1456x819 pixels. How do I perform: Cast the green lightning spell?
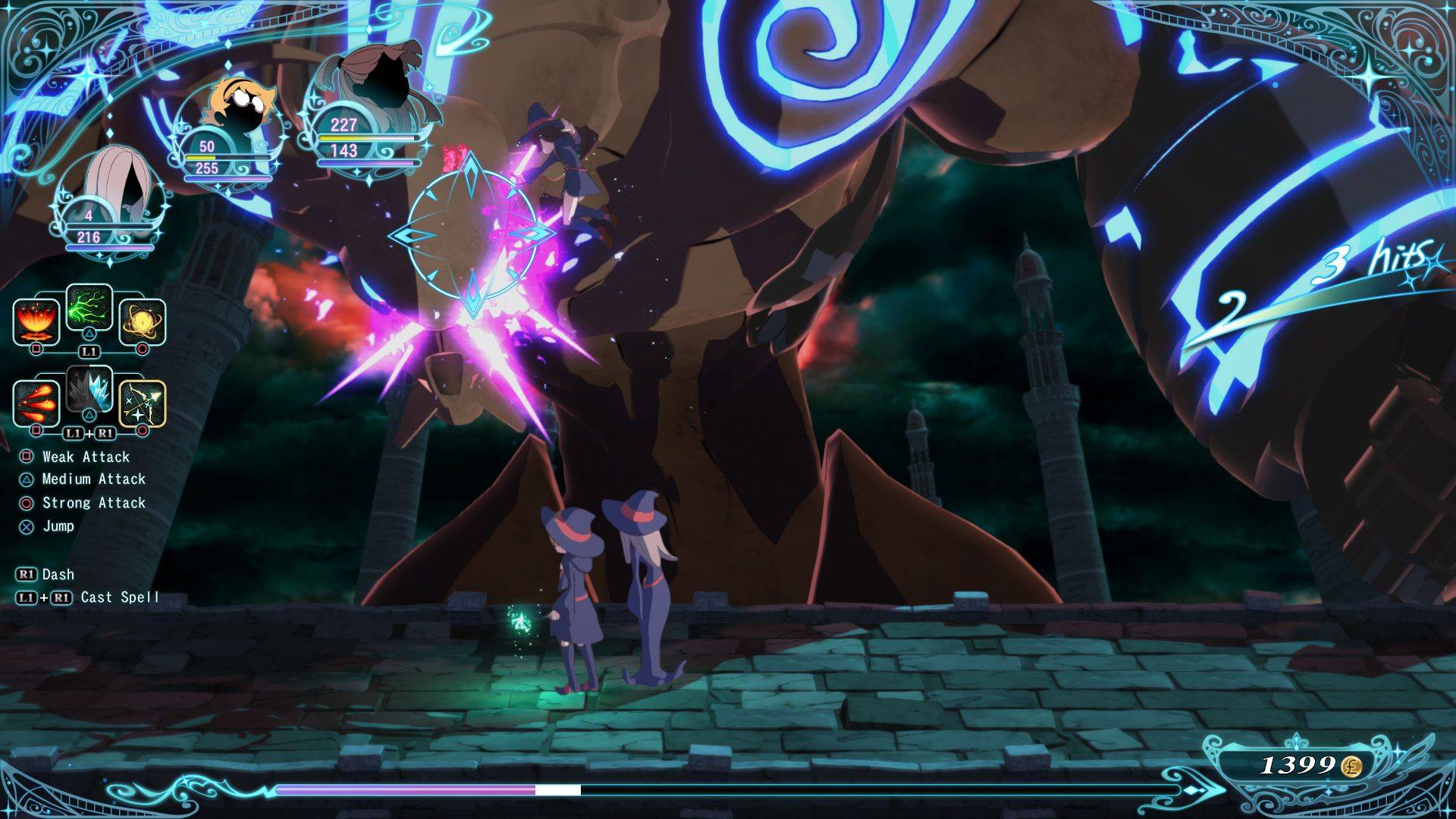89,308
